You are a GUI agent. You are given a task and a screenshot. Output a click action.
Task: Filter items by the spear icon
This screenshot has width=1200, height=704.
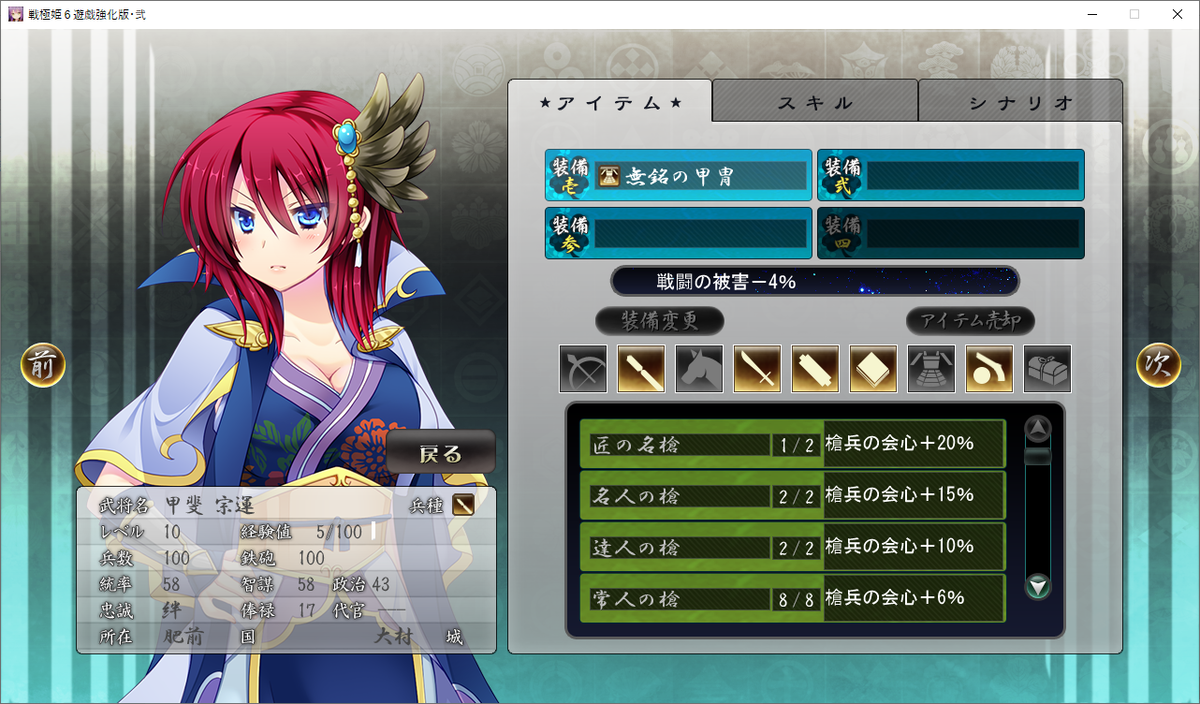point(641,369)
